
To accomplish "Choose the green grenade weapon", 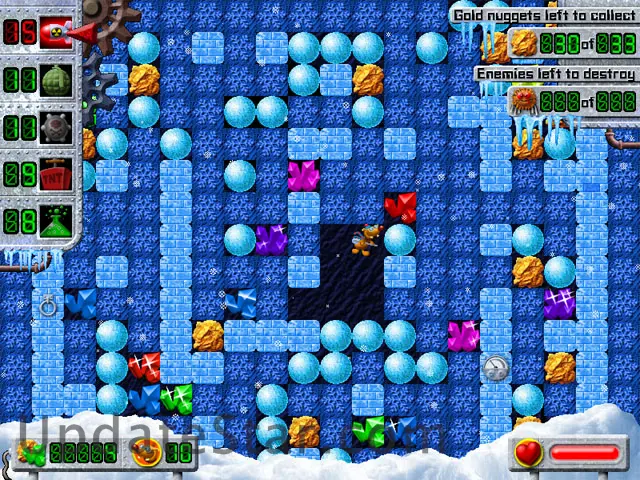I will [x=57, y=81].
